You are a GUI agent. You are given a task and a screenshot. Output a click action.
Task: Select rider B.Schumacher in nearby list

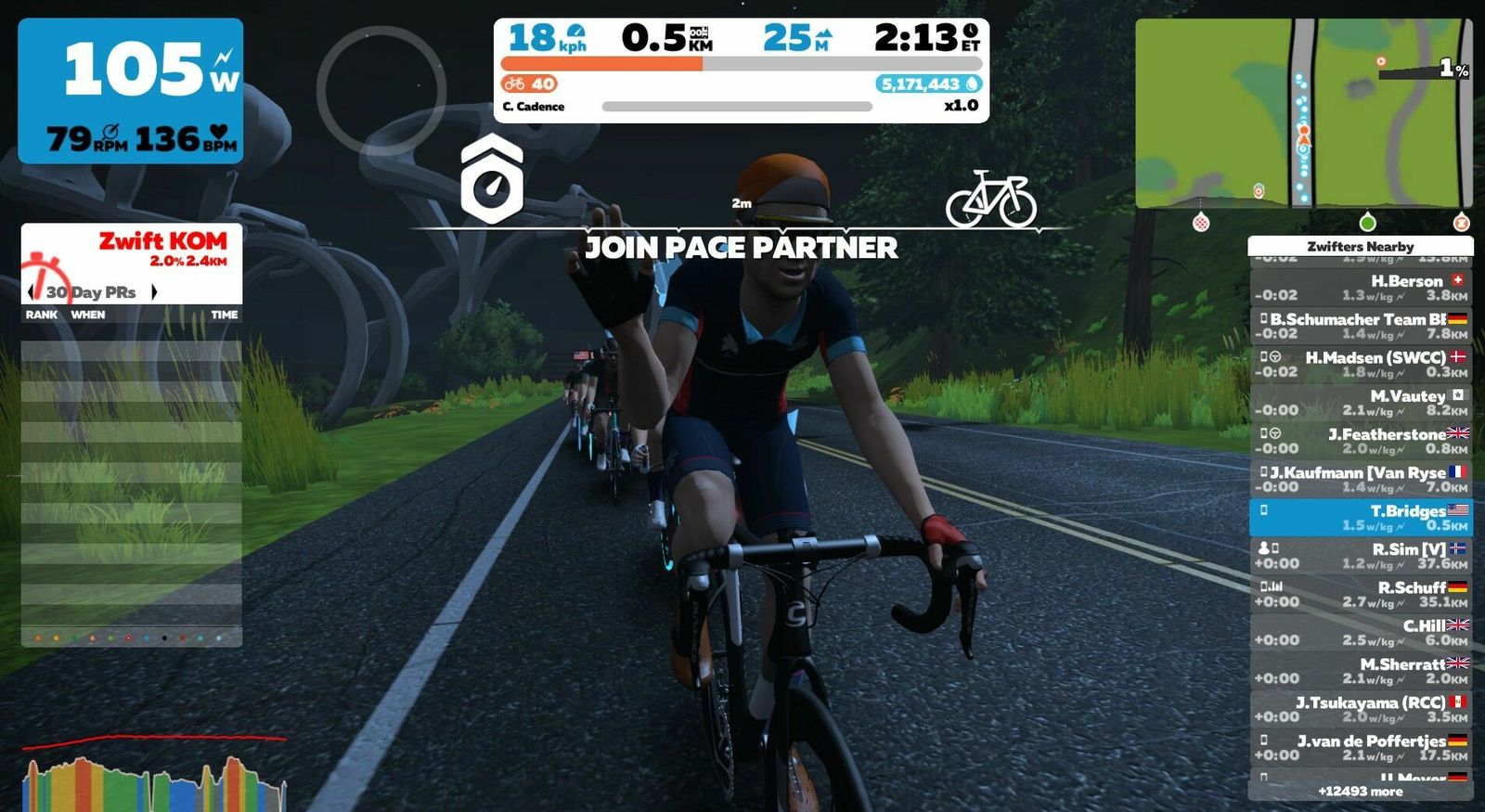pyautogui.click(x=1361, y=326)
